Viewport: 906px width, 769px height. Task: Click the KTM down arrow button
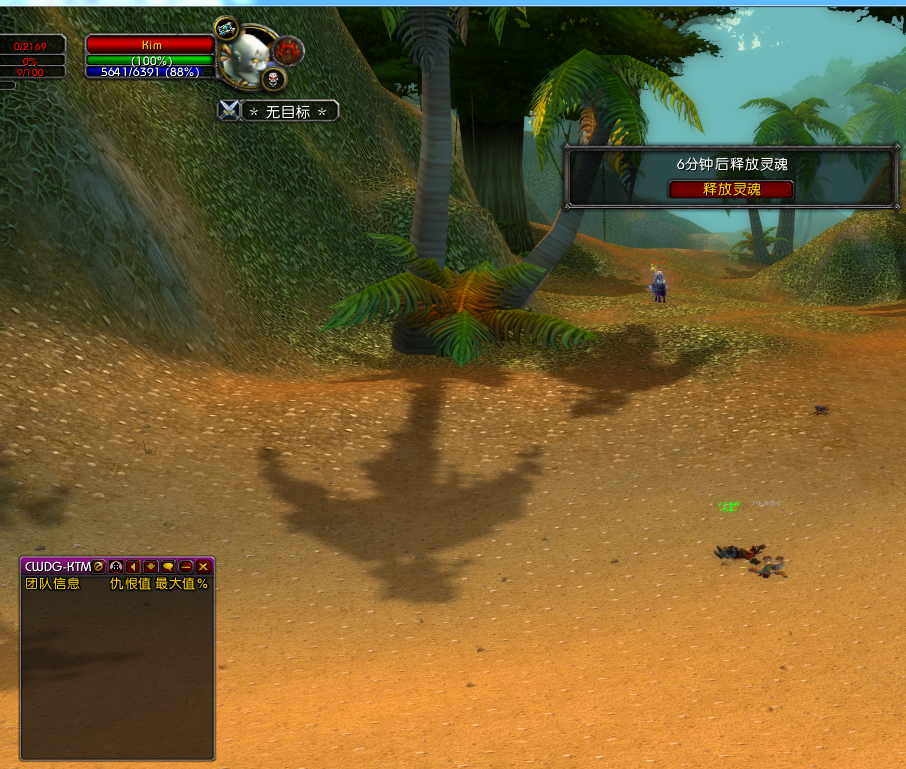pos(151,566)
